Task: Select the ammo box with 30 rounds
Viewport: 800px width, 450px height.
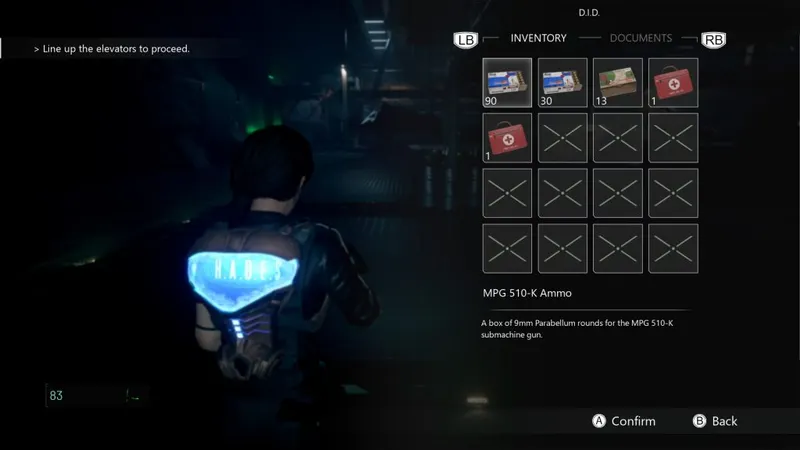Action: (562, 82)
